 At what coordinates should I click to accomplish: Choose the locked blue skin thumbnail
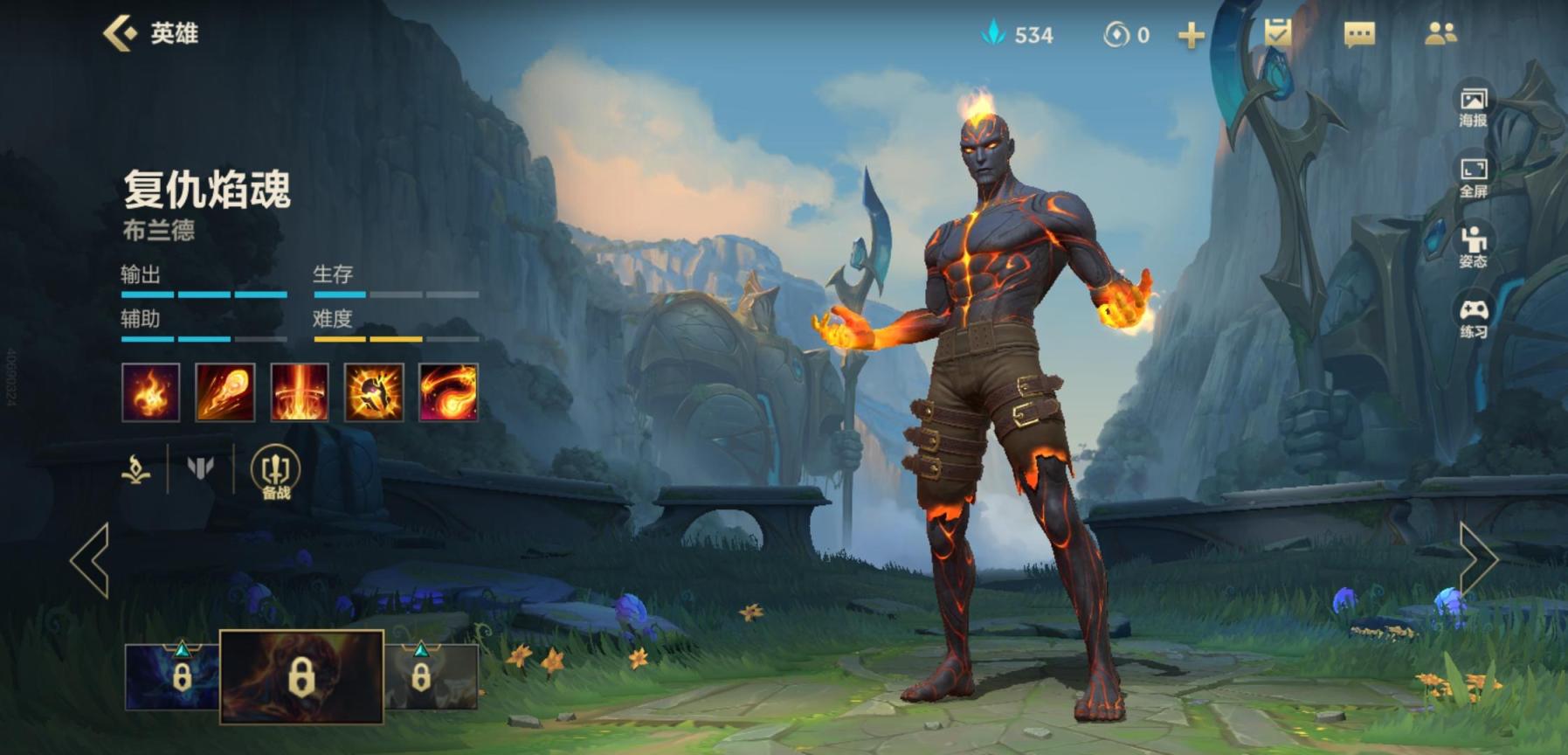(x=172, y=676)
